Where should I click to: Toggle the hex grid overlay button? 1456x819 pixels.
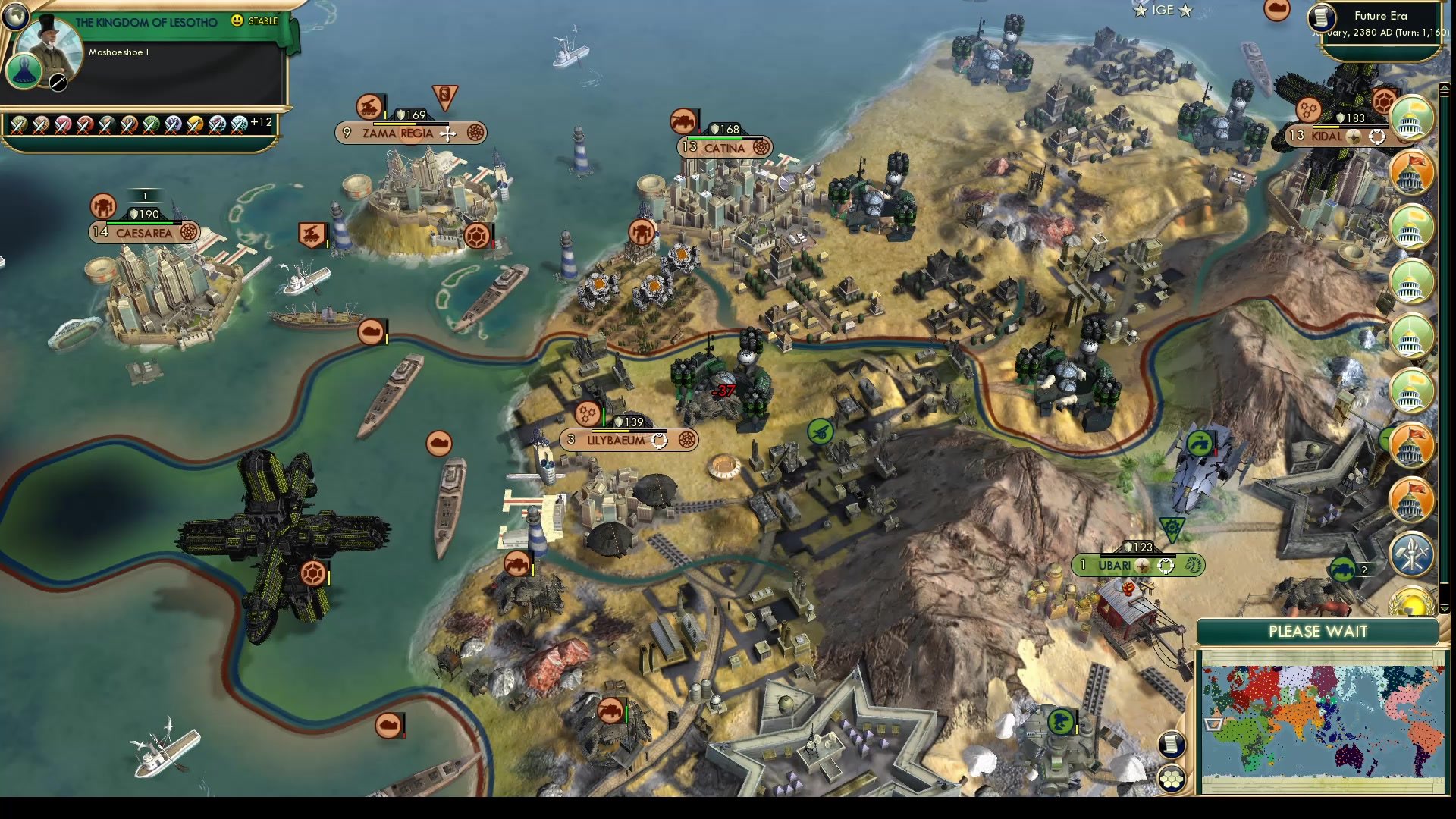(x=1172, y=780)
